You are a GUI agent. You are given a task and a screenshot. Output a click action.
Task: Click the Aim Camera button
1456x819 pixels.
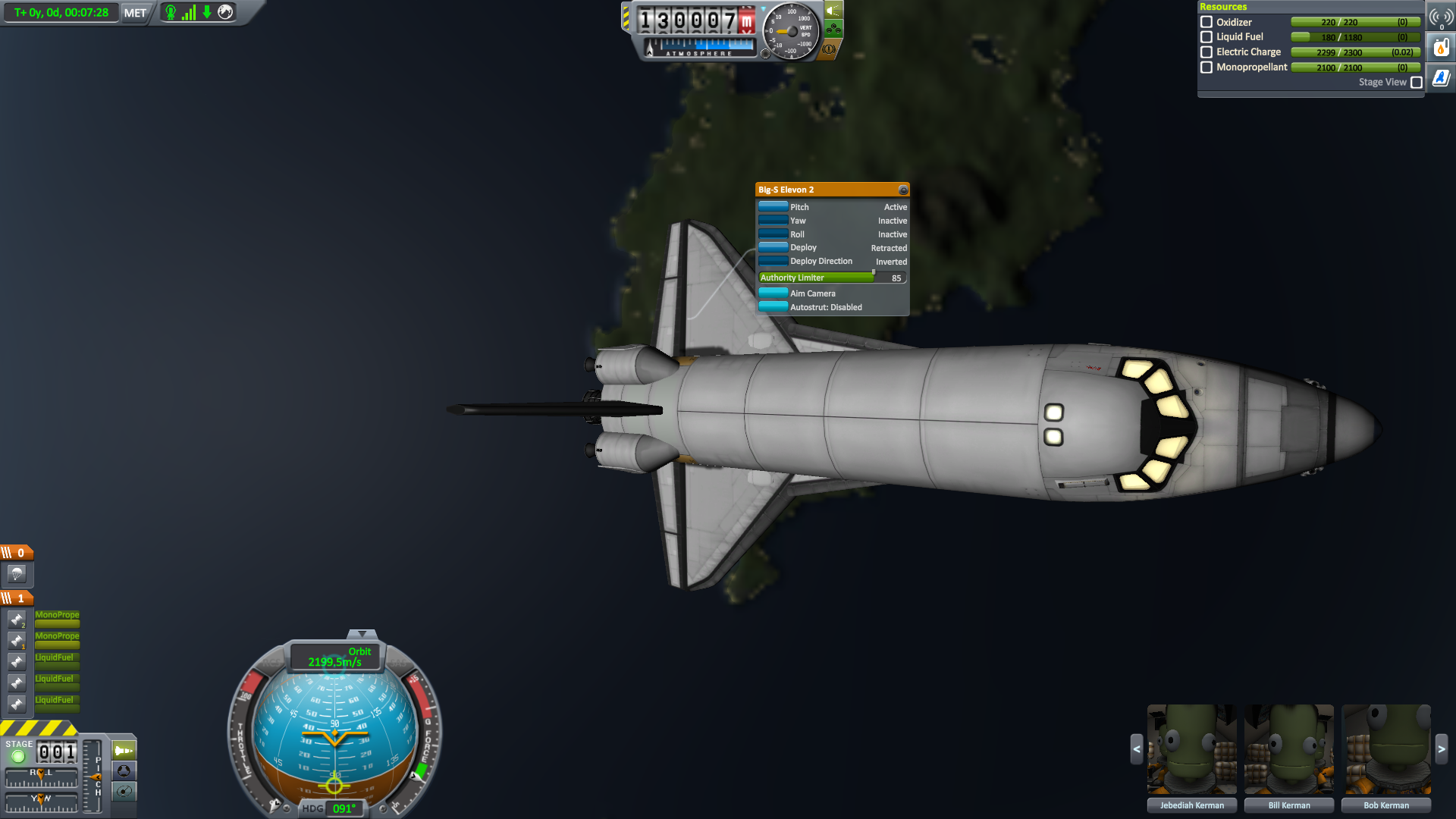pos(773,293)
